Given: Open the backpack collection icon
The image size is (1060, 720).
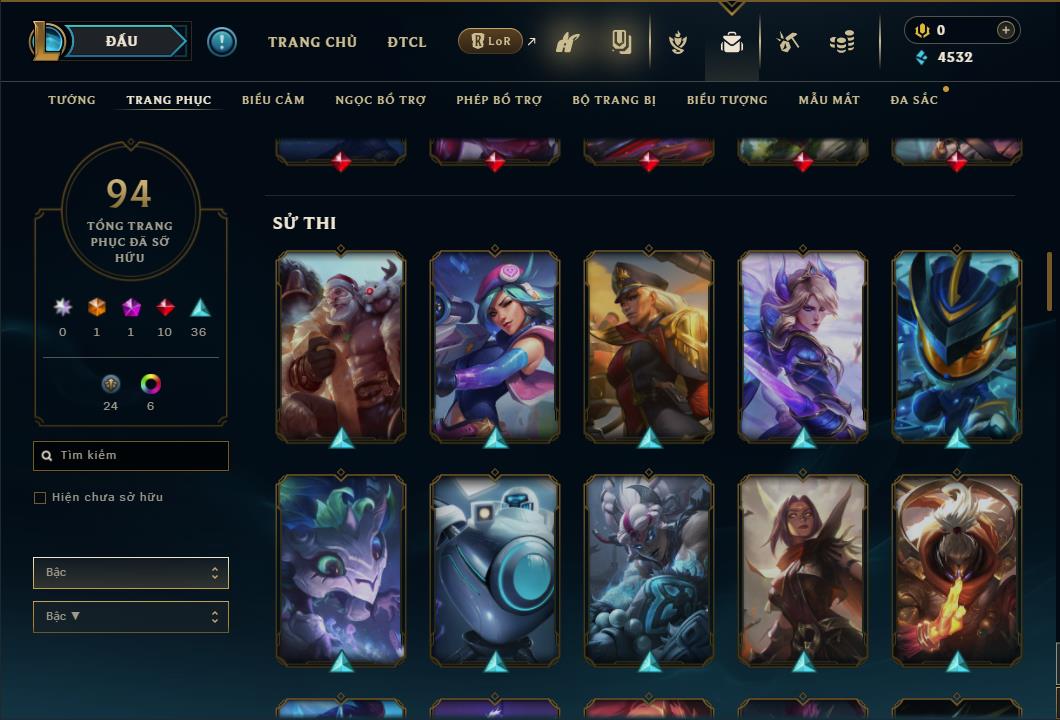Looking at the screenshot, I should (x=732, y=43).
